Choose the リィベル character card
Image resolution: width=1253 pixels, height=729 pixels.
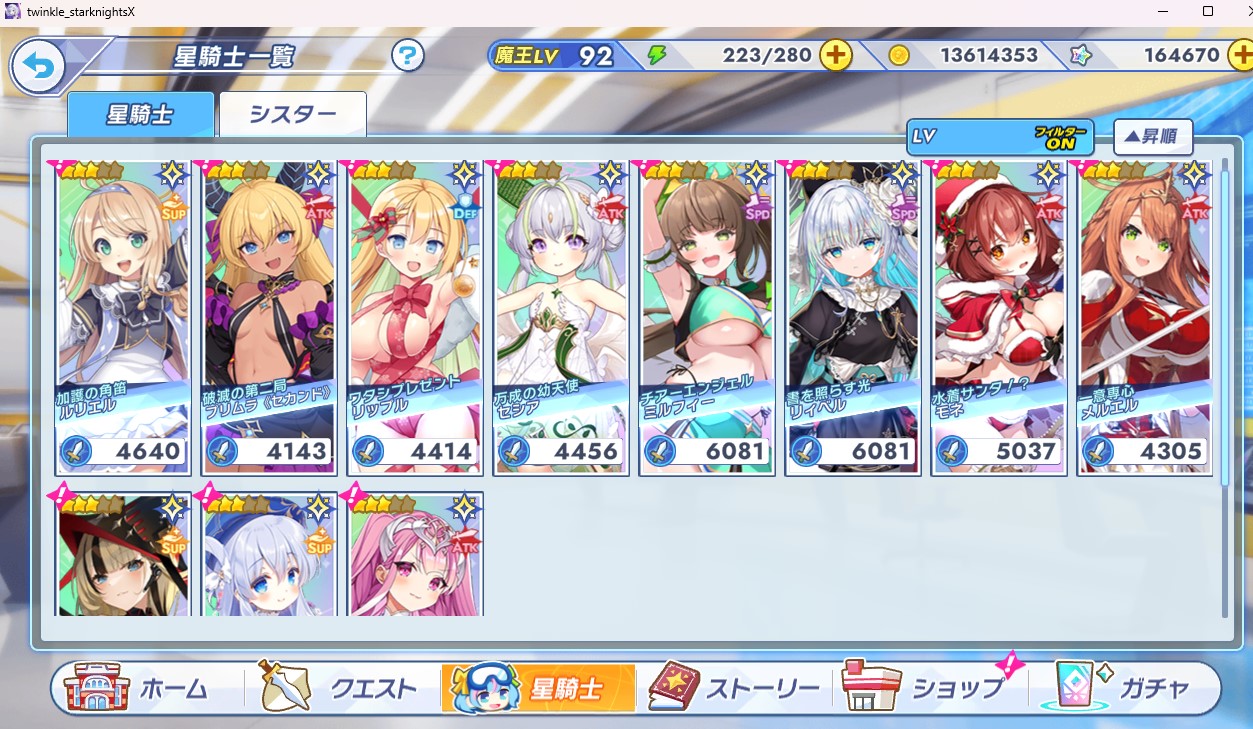coord(852,316)
